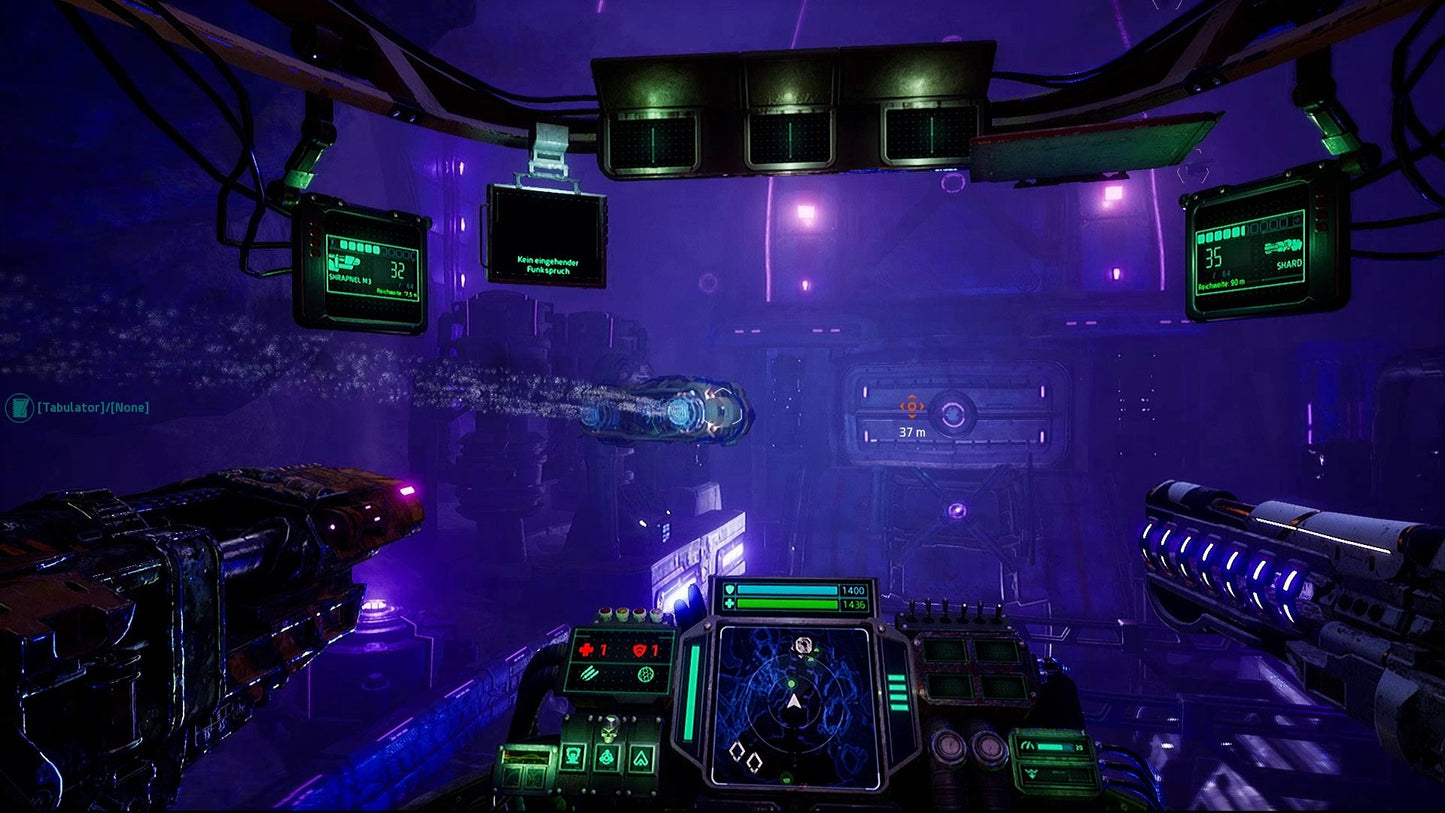Select the upward chevron arrow icon
1445x813 pixels.
tap(642, 756)
